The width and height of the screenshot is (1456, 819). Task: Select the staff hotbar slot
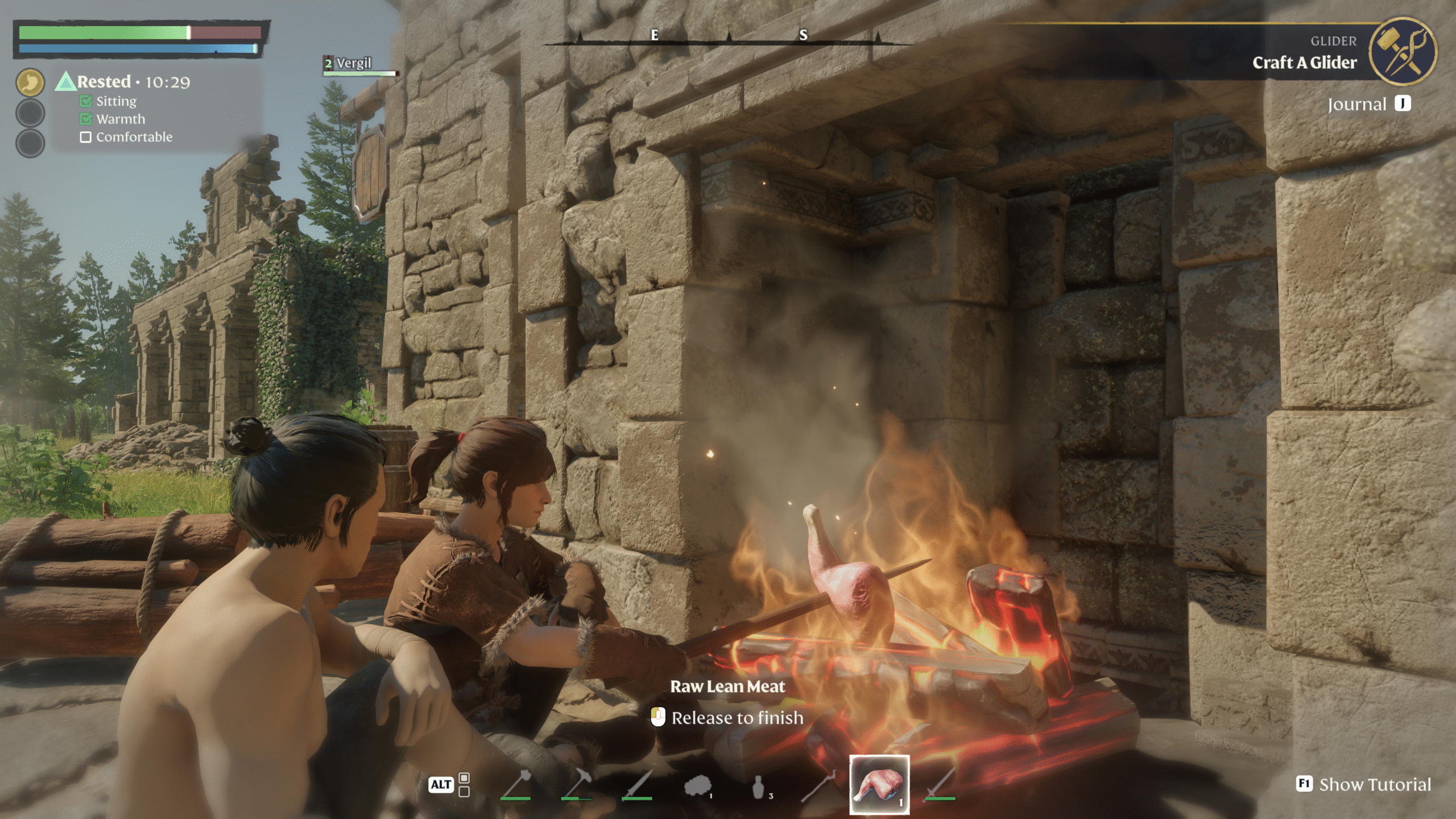(x=818, y=785)
